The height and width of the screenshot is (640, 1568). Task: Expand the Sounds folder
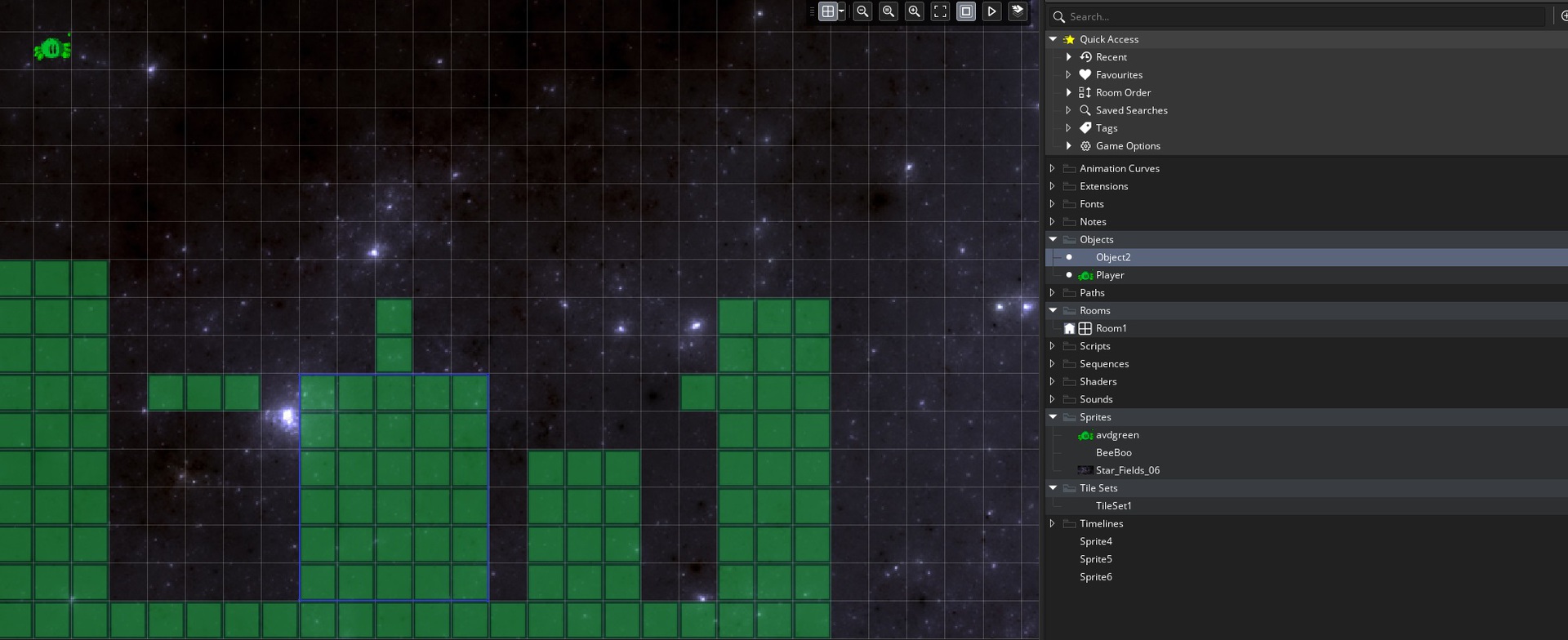[1052, 399]
